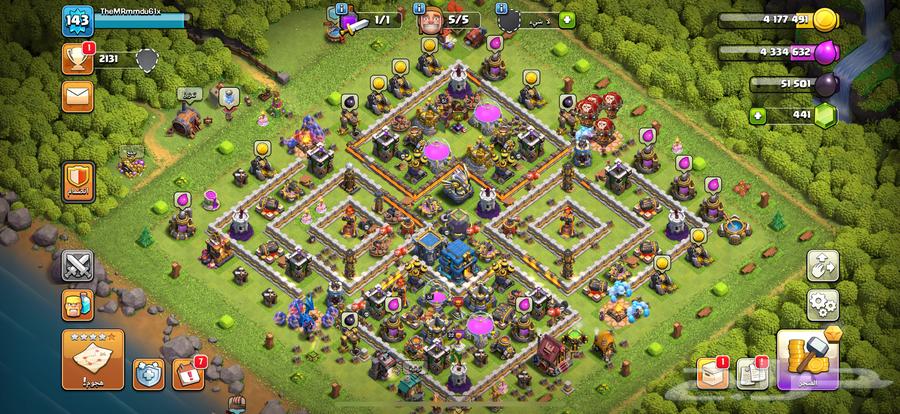Open the documents notification button
Screen dimensions: 900x414
[751, 373]
